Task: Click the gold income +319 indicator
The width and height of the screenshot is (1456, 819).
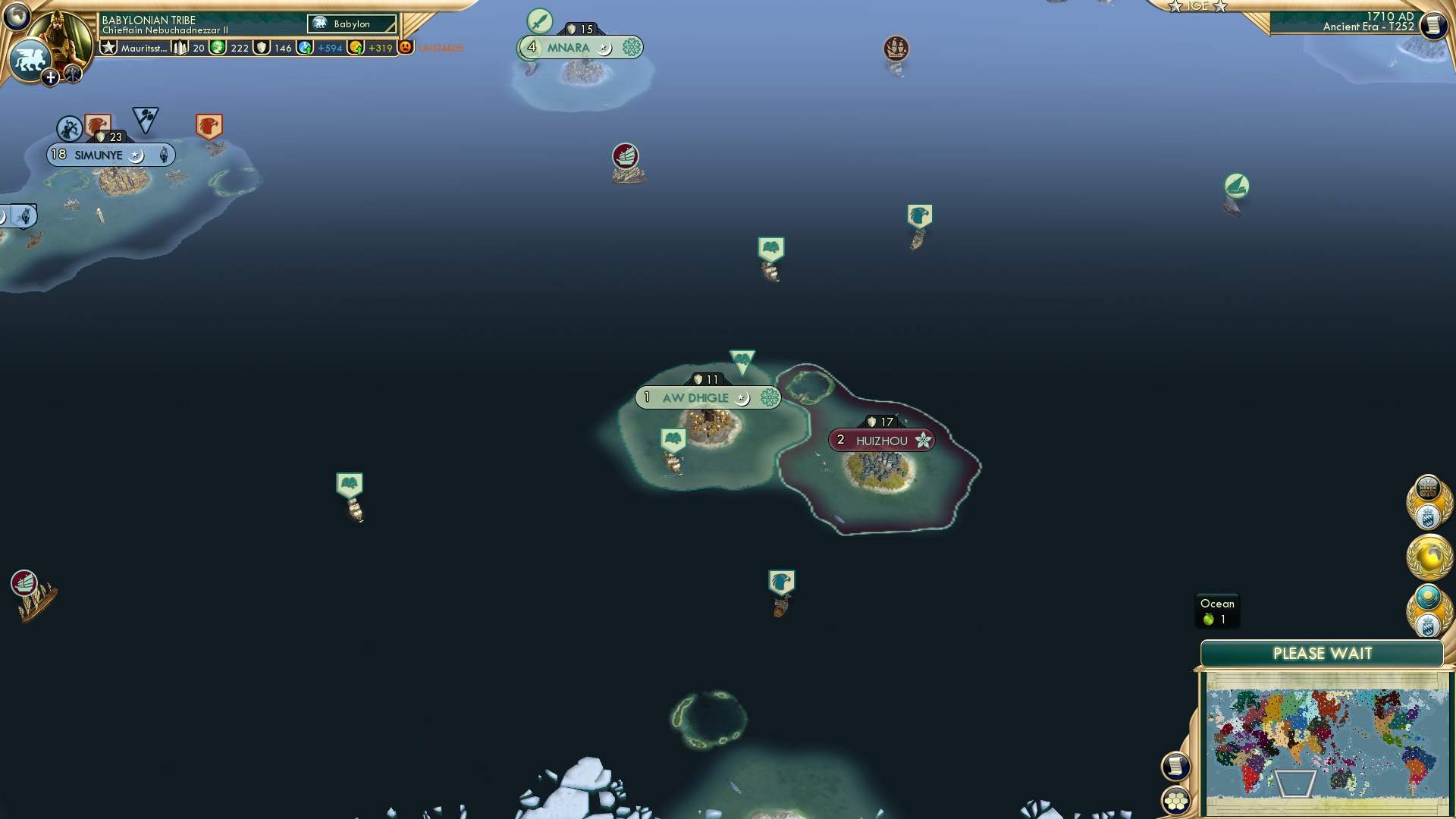Action: 378,47
